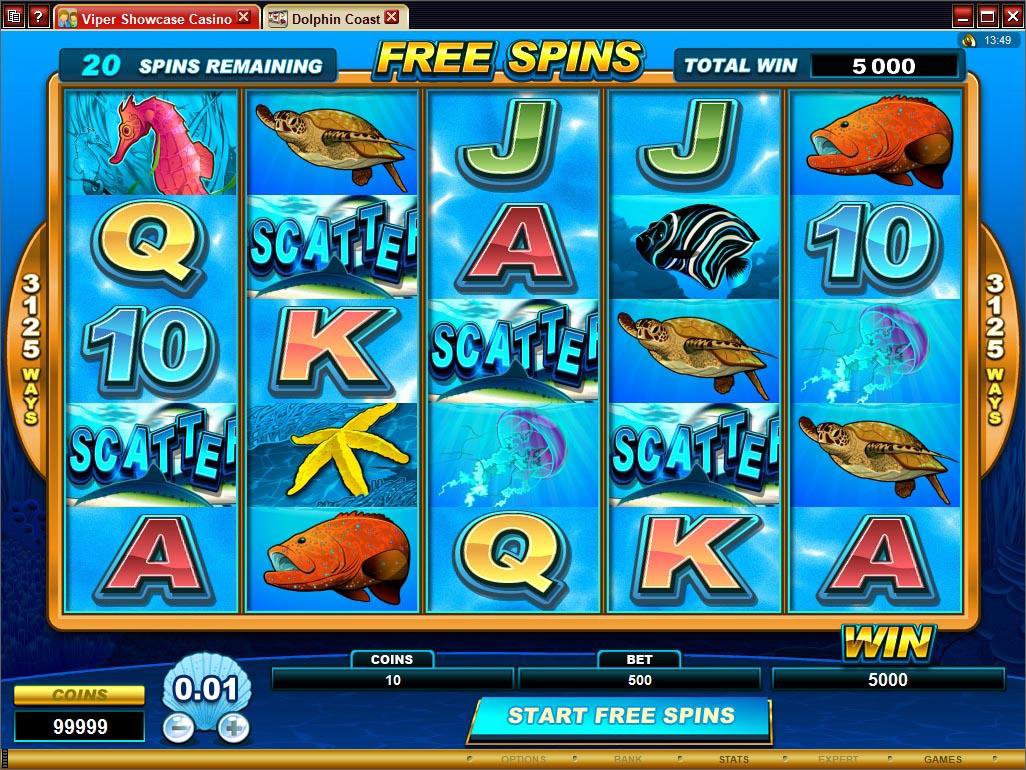This screenshot has width=1026, height=770.
Task: Toggle the Expert mode option
Action: [838, 760]
